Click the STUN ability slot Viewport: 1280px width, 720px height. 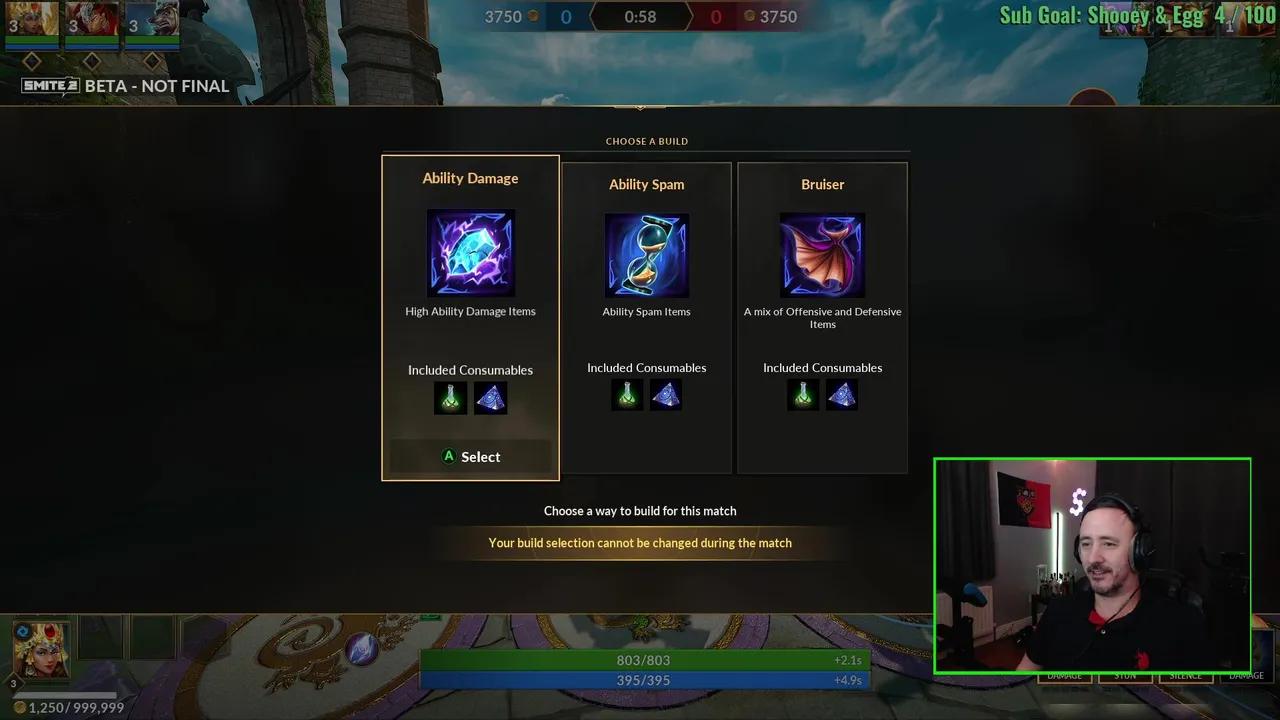coord(1124,675)
